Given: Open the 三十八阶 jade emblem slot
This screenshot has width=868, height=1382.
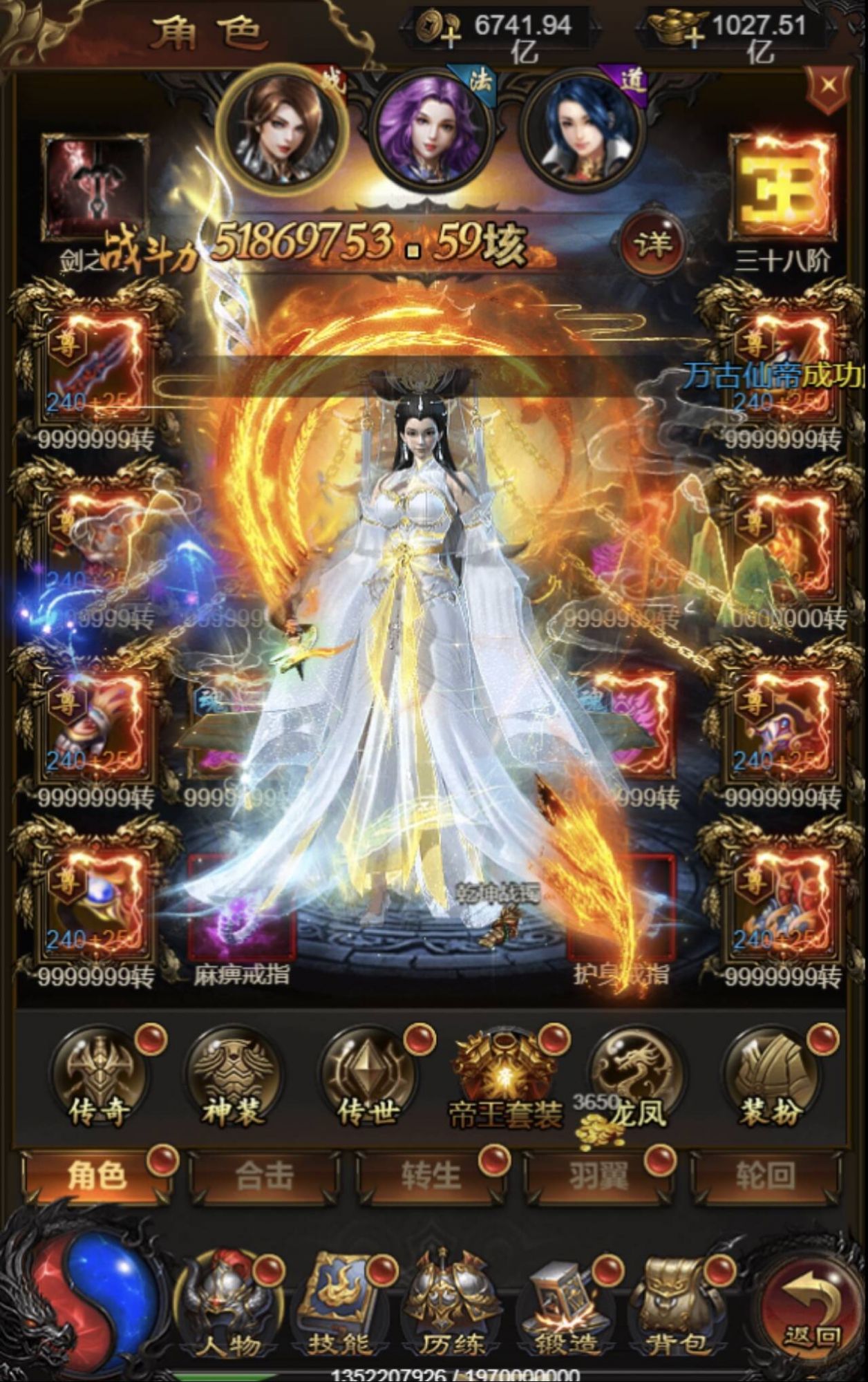Looking at the screenshot, I should 783,187.
